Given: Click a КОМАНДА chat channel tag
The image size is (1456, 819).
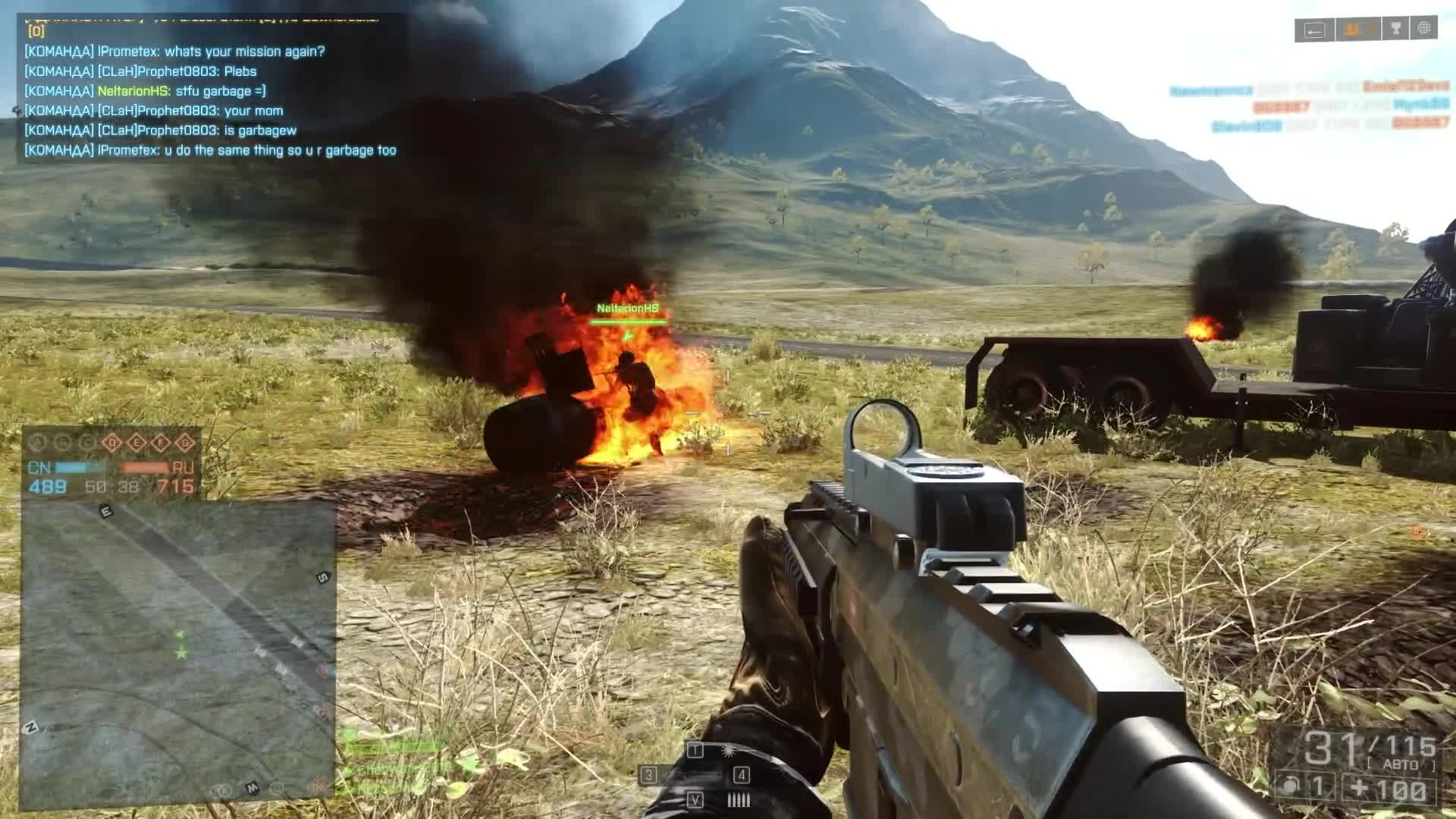Looking at the screenshot, I should [59, 52].
